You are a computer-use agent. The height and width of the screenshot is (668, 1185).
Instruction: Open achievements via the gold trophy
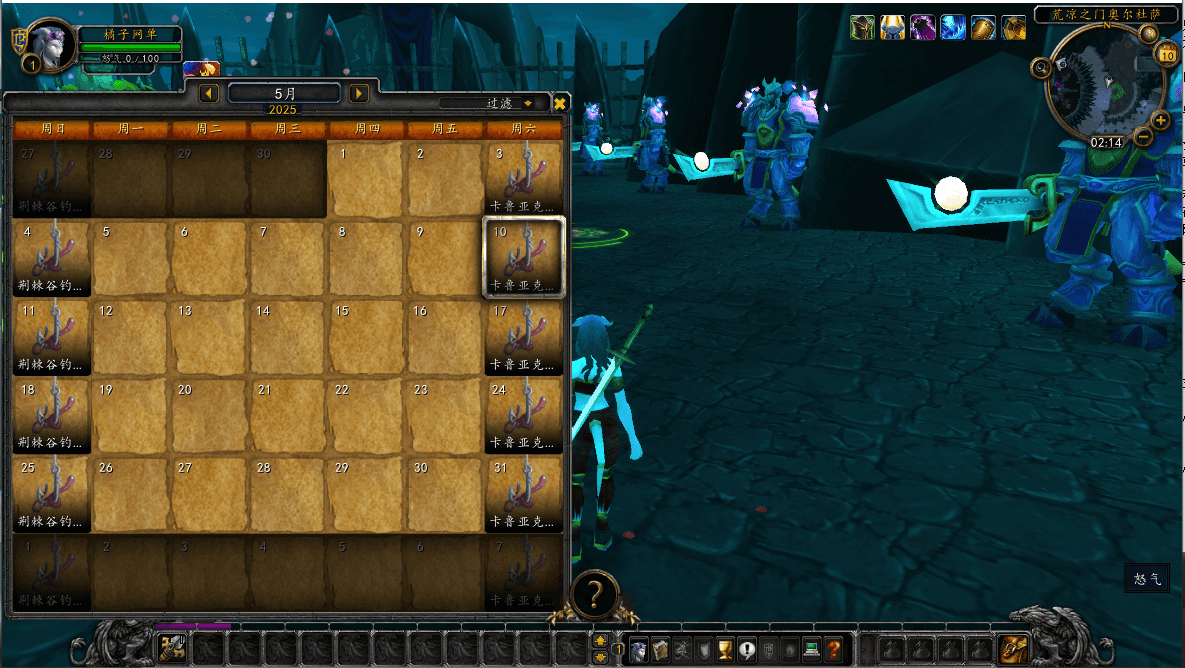[x=726, y=649]
